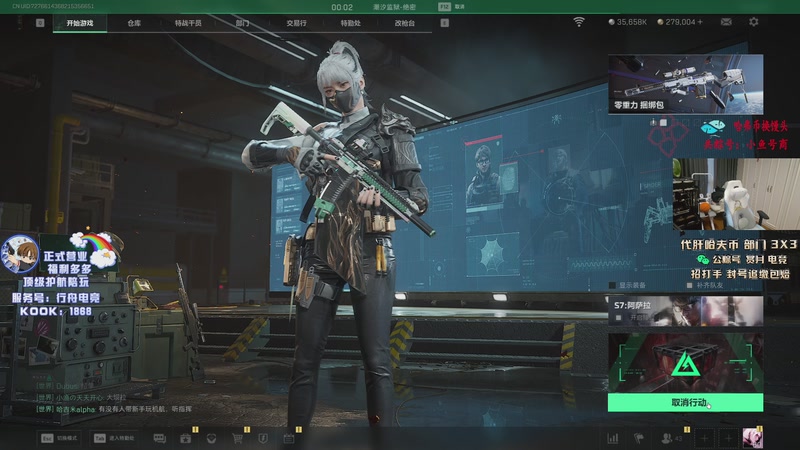Open the friends list icon

[x=667, y=438]
